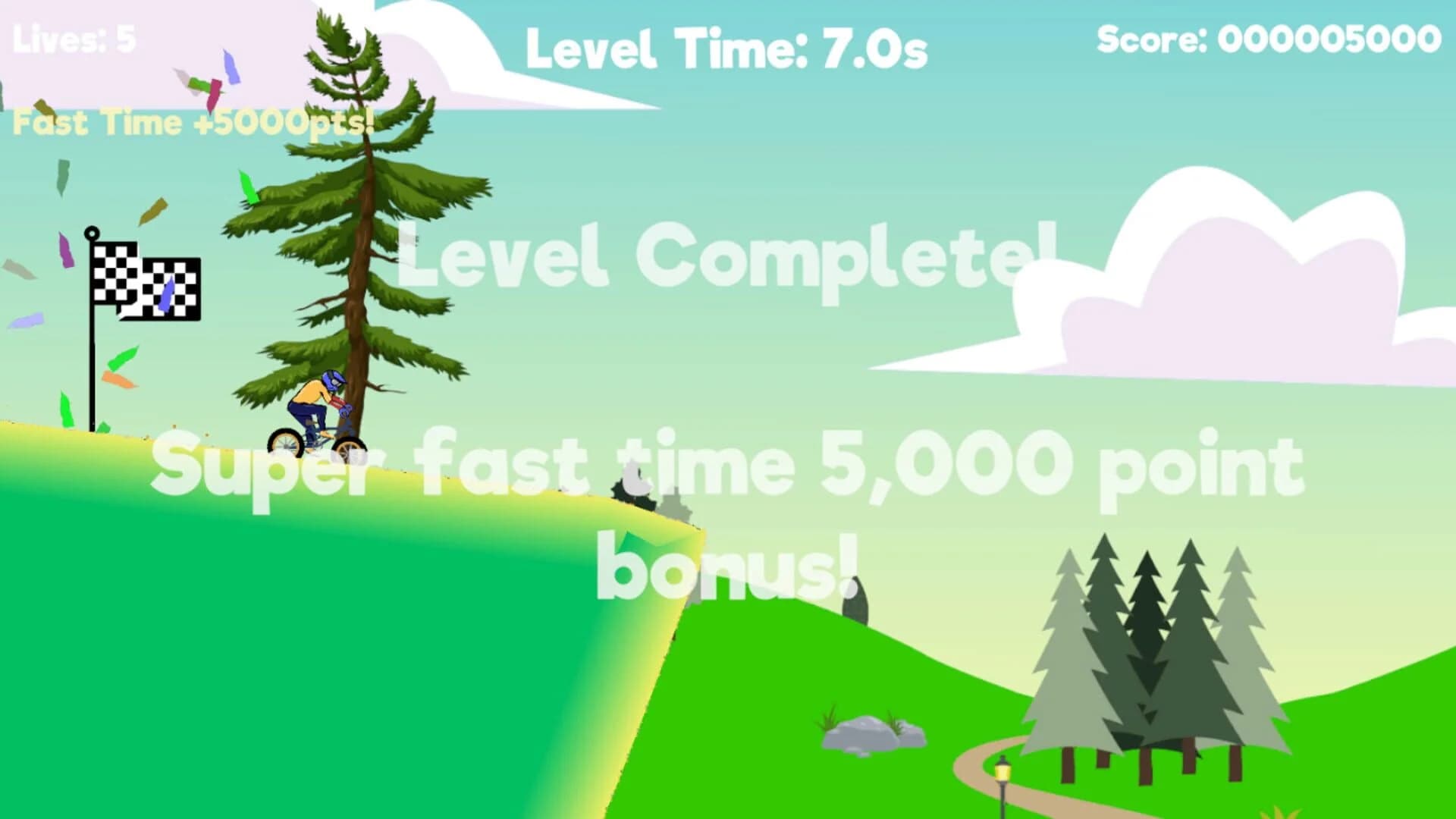Expand the Fast Time bonus notification
1456x819 pixels.
[193, 121]
